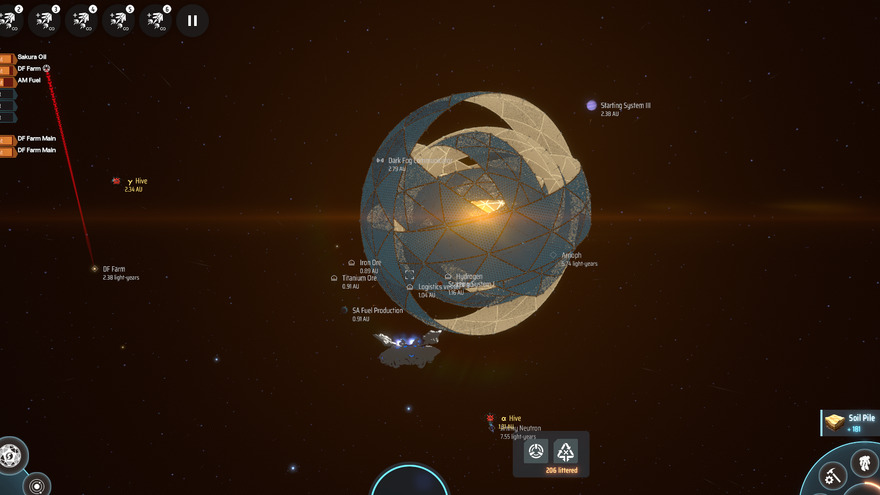Activate the litter recycle triangle button
Screen dimensions: 880x495
[x=566, y=451]
